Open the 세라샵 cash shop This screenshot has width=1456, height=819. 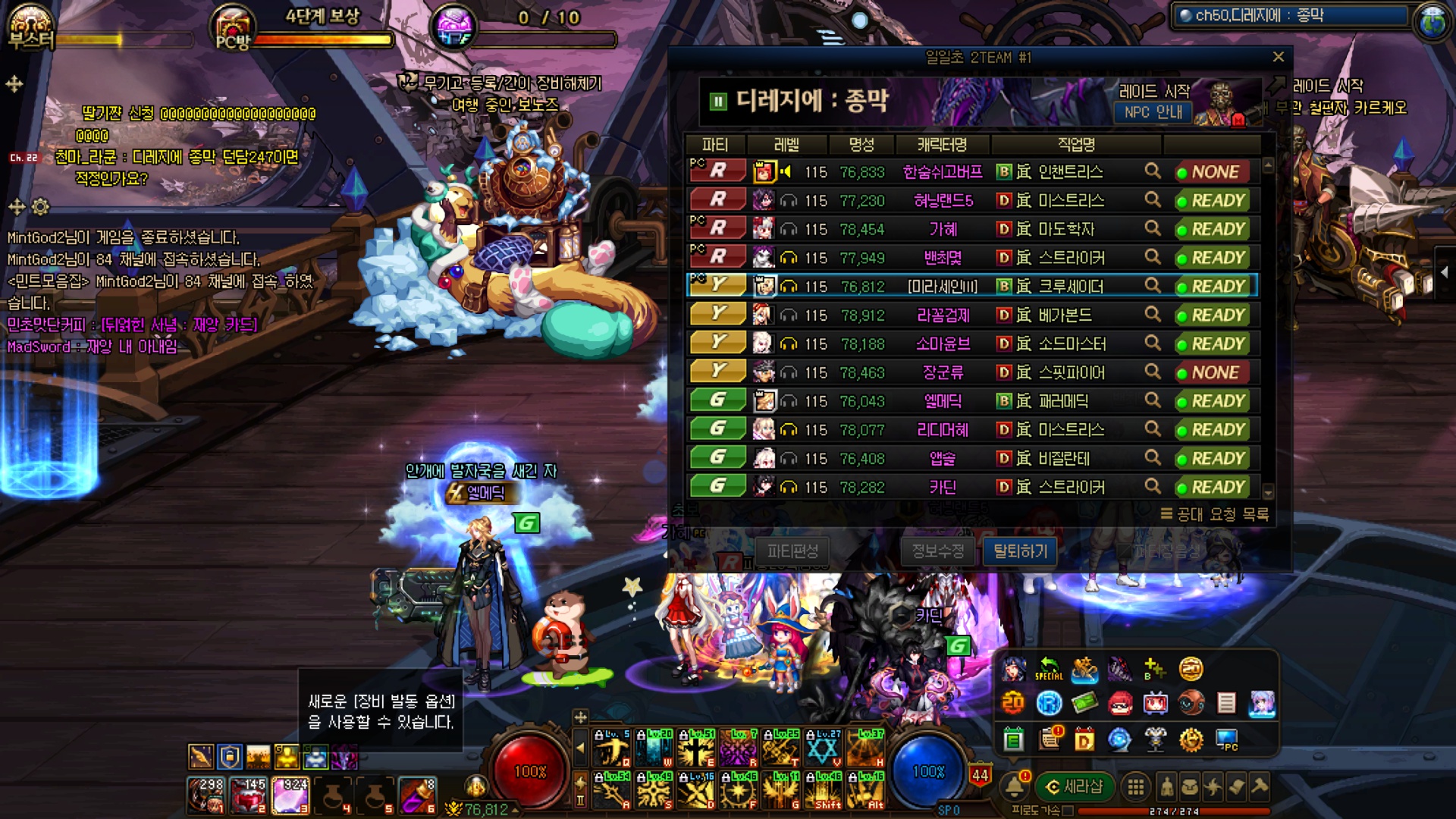click(1075, 786)
